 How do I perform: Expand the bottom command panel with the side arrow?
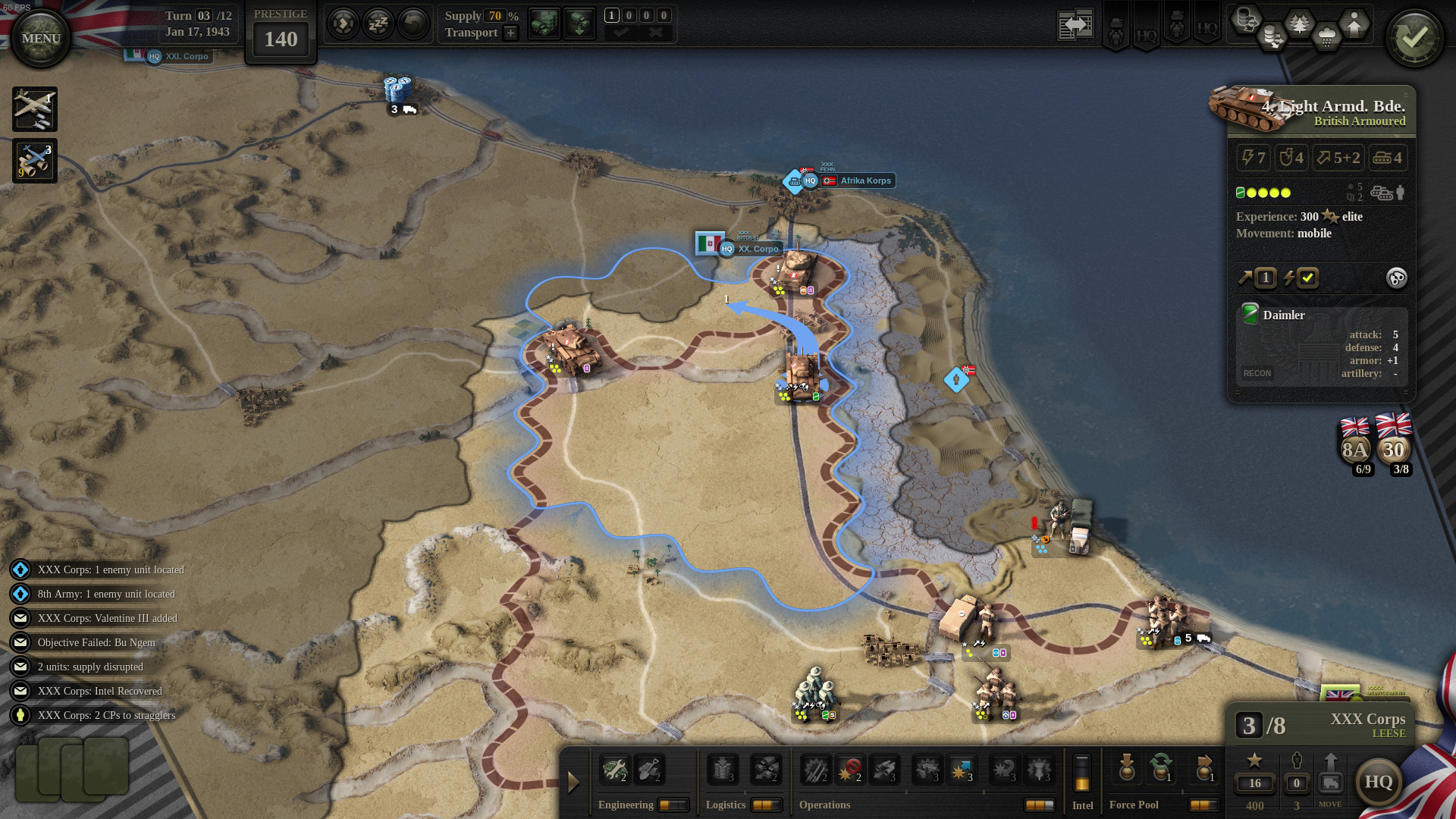(573, 781)
